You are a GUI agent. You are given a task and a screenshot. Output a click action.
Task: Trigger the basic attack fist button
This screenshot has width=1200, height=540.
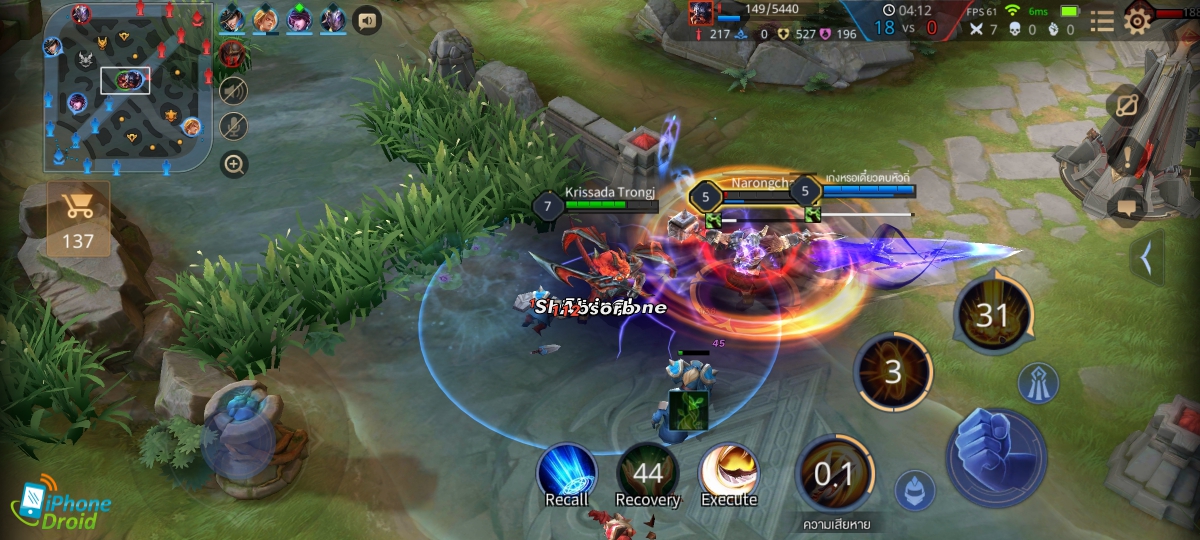point(996,457)
